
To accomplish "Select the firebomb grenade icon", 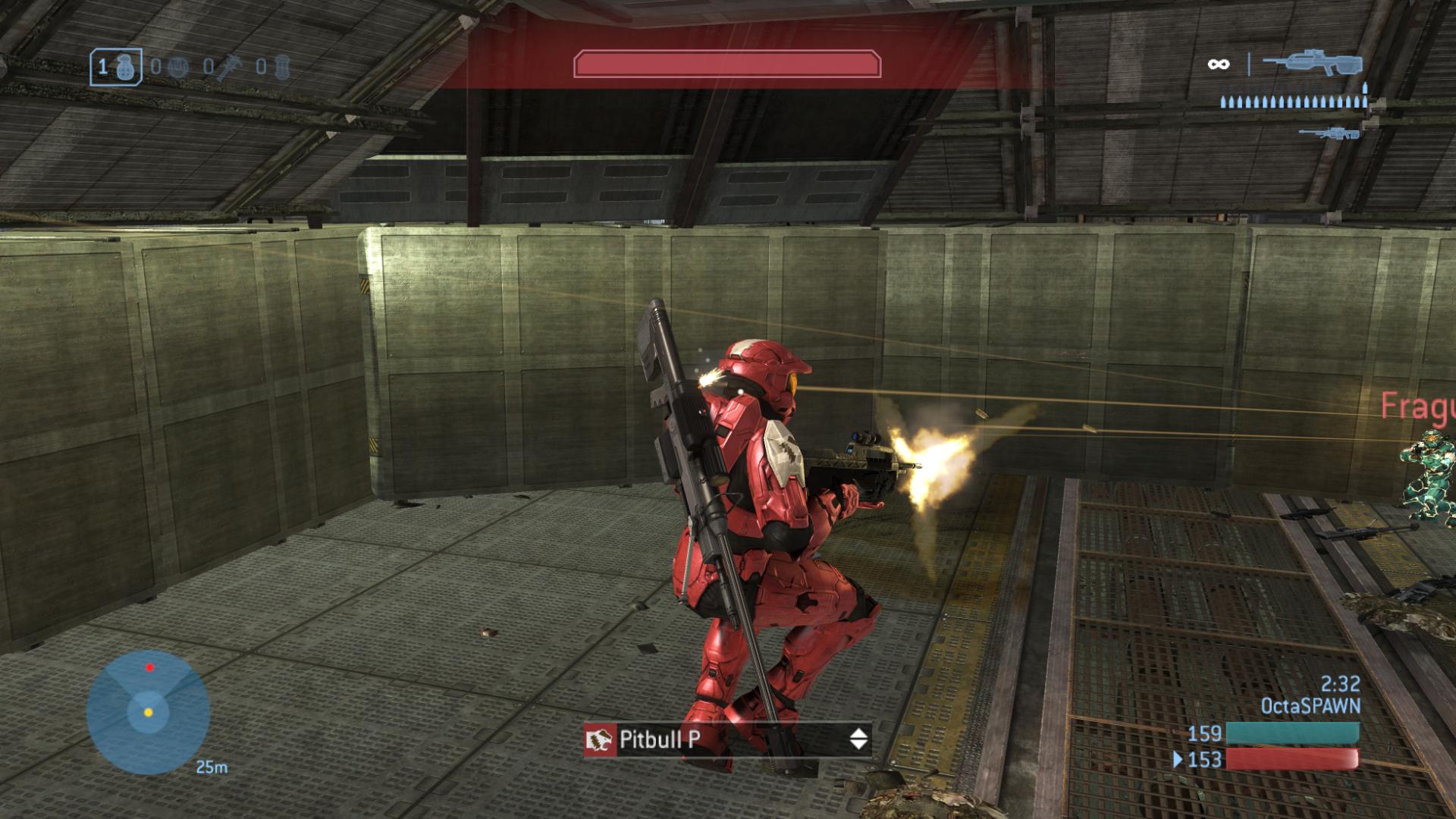I will (282, 67).
